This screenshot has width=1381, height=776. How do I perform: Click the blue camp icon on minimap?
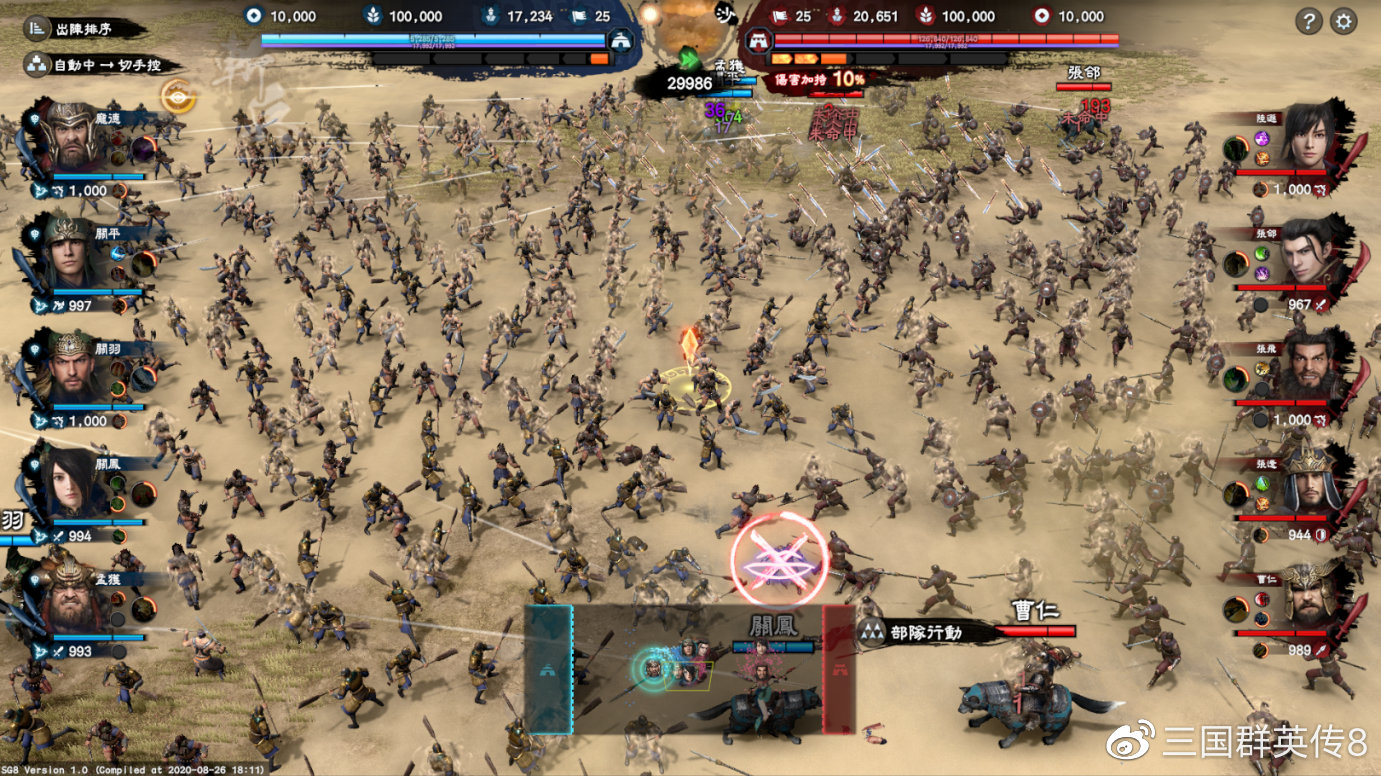pyautogui.click(x=548, y=668)
